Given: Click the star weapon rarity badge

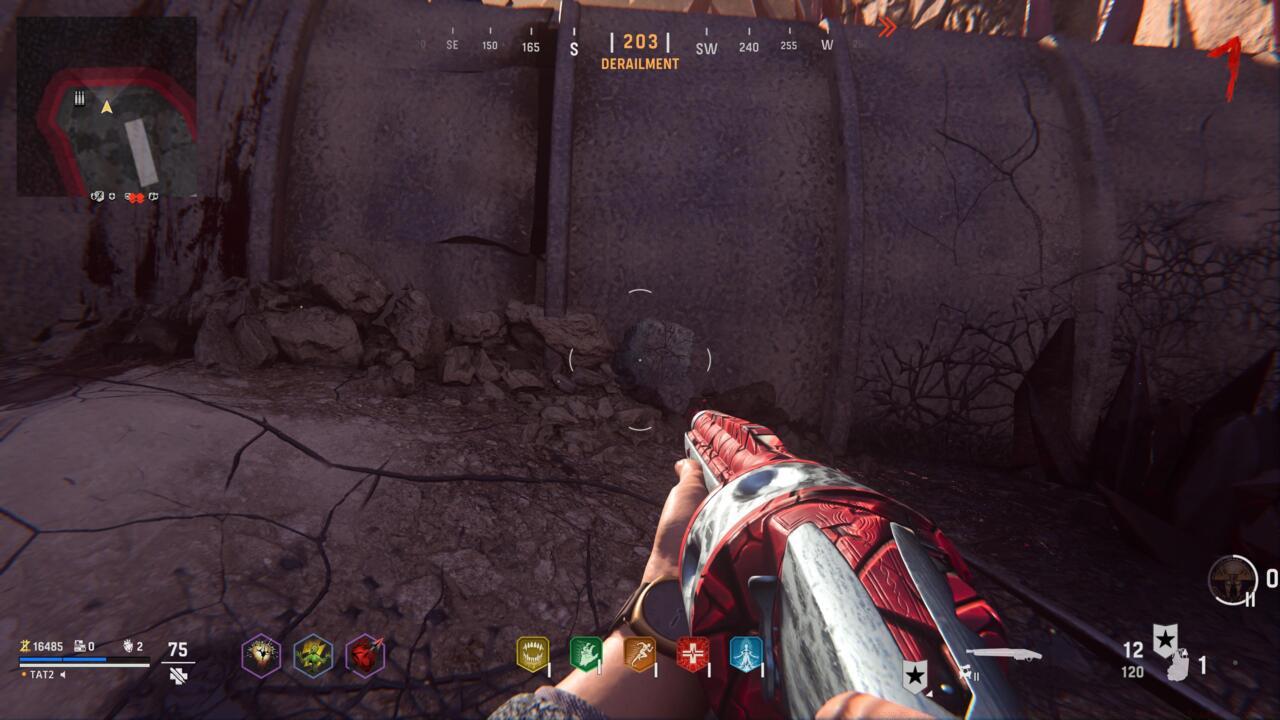Looking at the screenshot, I should tap(1164, 640).
